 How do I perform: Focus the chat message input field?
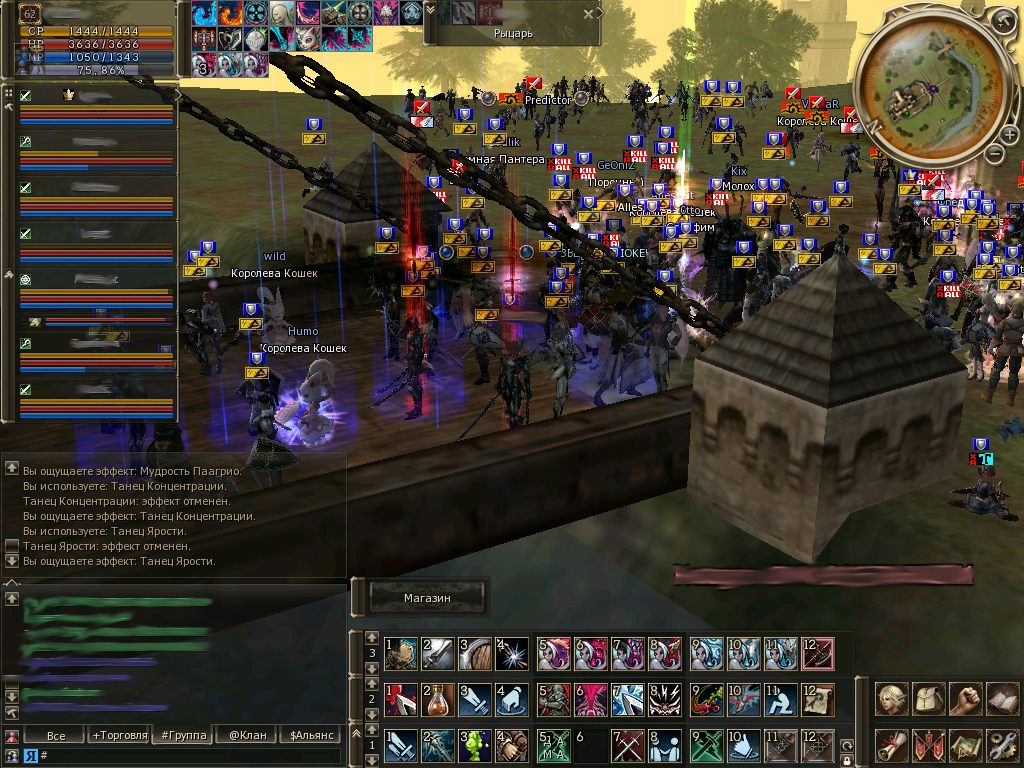pyautogui.click(x=190, y=755)
